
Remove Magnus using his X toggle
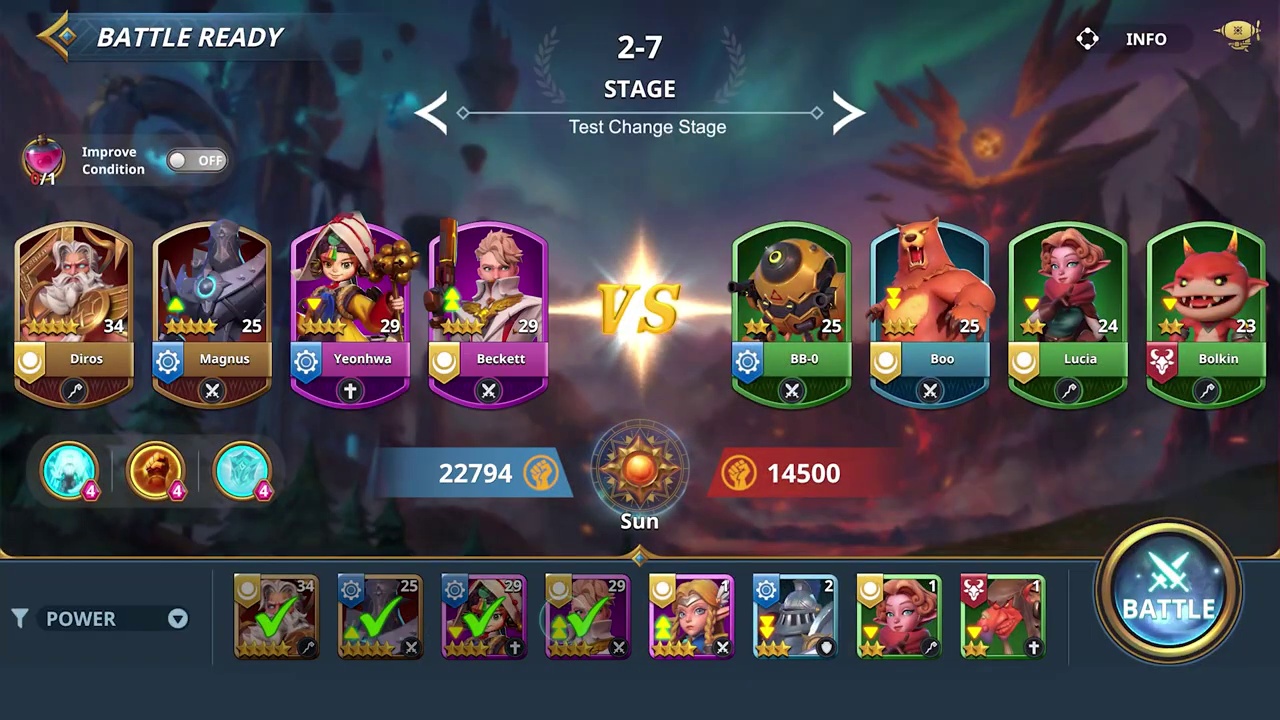click(x=211, y=391)
